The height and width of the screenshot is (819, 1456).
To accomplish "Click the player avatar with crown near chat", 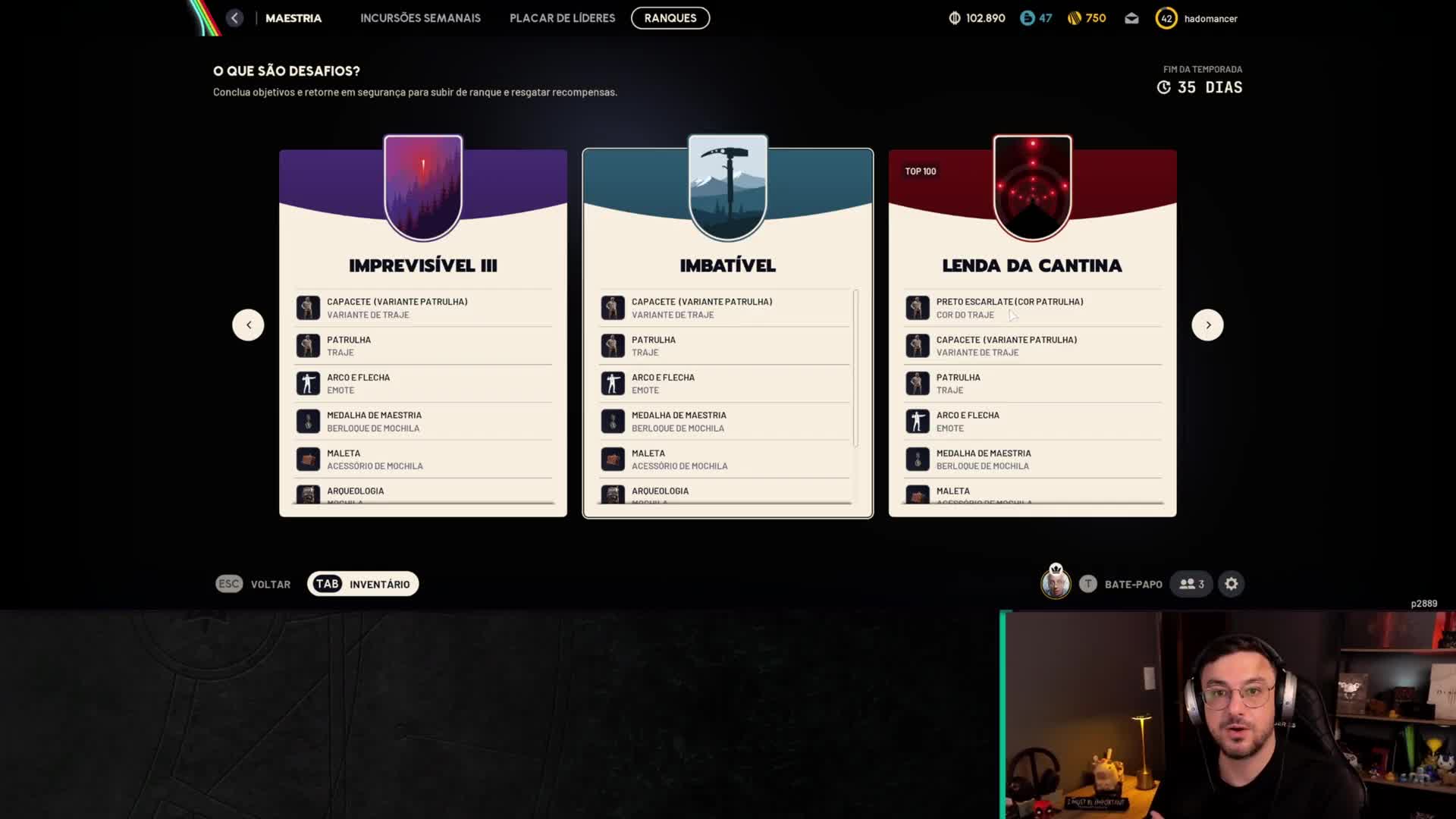I will point(1056,584).
